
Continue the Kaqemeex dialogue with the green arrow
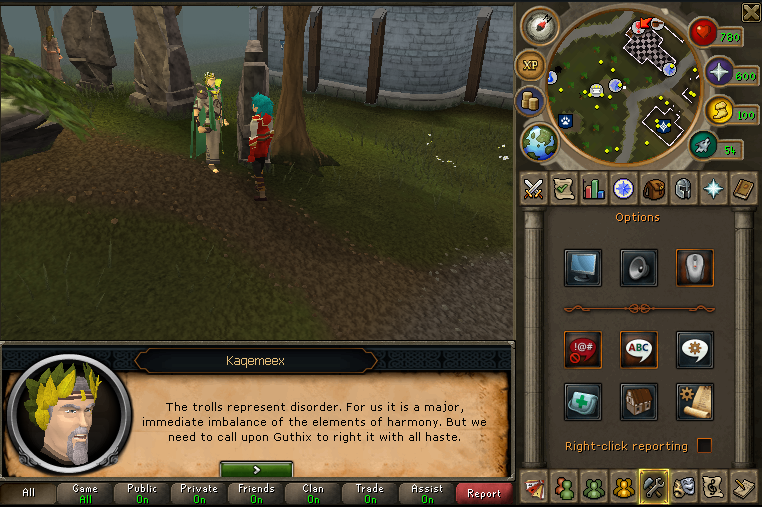pos(256,469)
